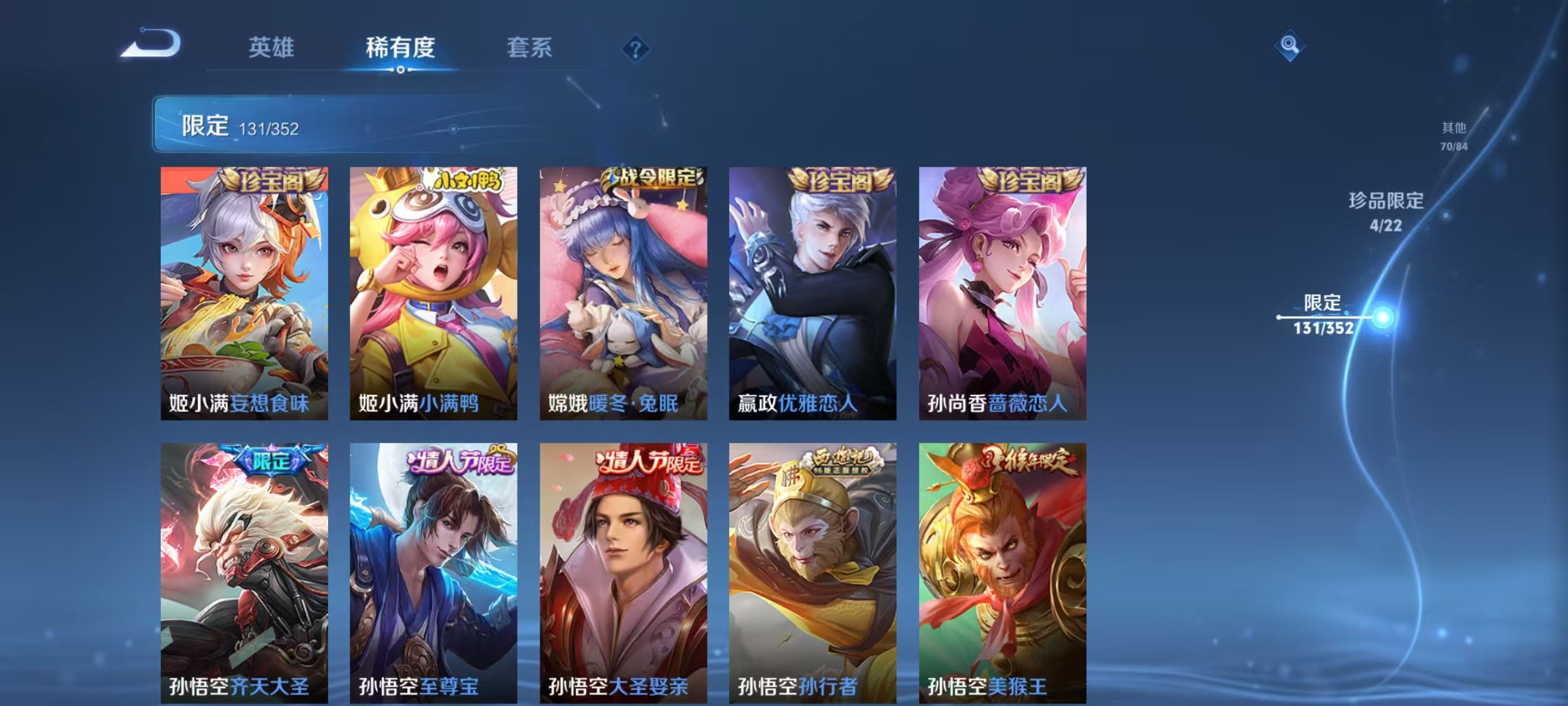Switch to the 套系 tab
Image resolution: width=1568 pixels, height=706 pixels.
click(x=530, y=47)
